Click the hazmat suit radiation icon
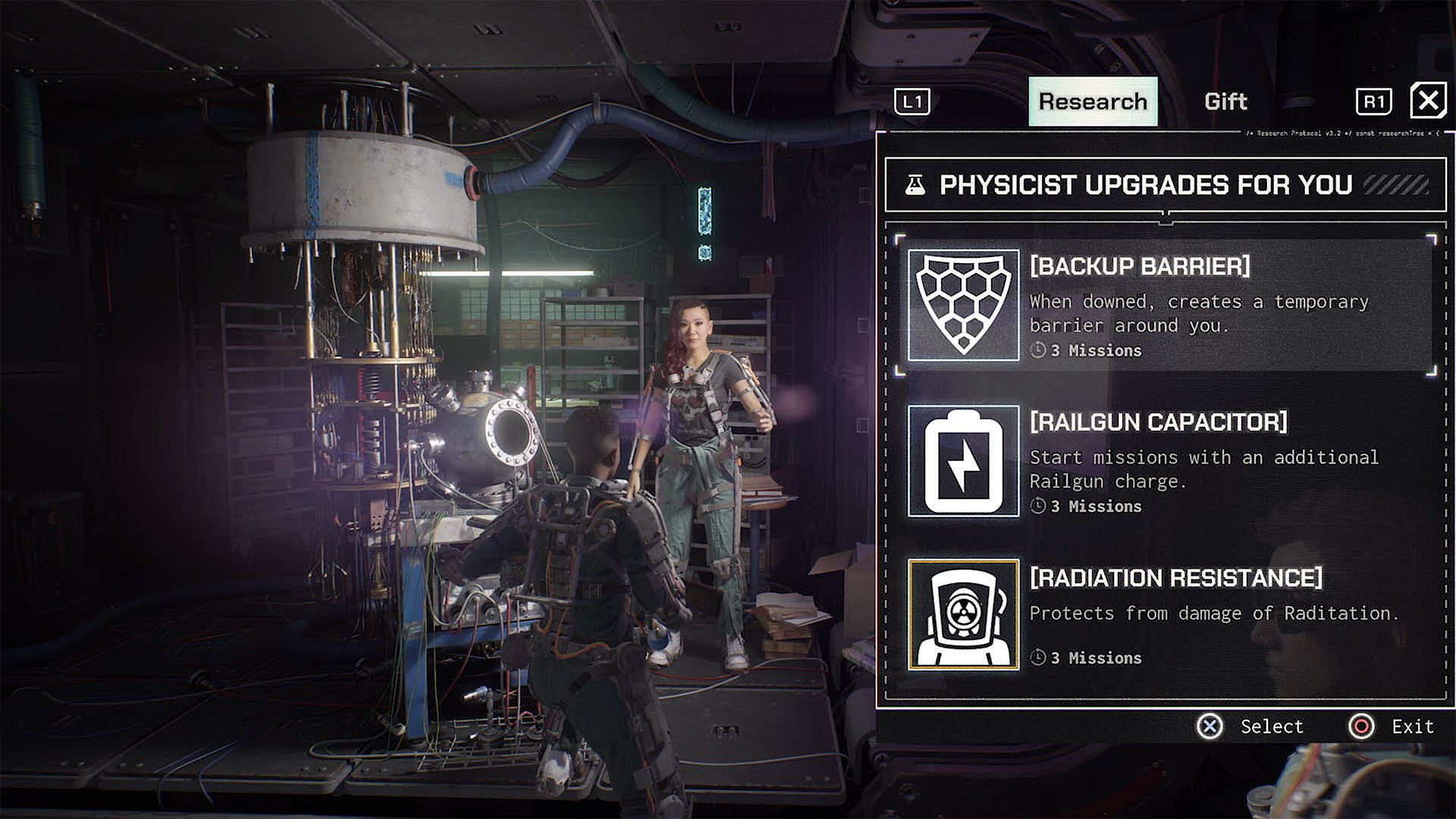The image size is (1456, 819). tap(964, 616)
